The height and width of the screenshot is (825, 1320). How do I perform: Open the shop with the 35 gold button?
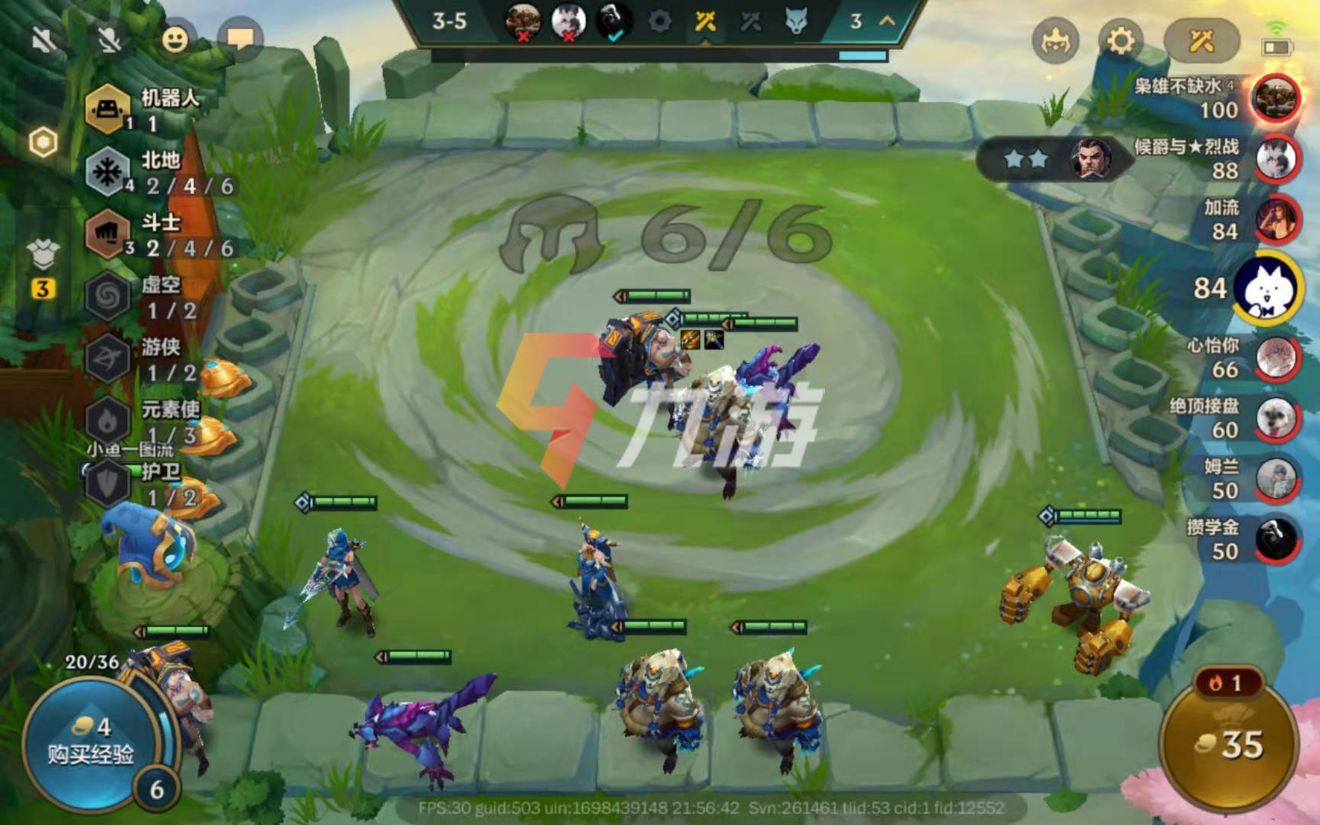(x=1228, y=742)
